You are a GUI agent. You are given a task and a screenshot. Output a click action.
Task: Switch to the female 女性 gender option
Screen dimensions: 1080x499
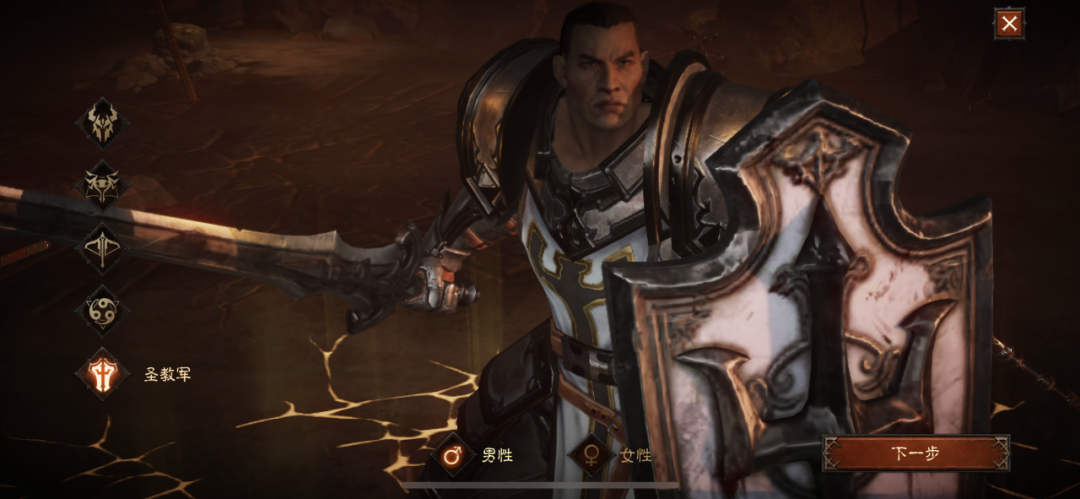[x=591, y=455]
